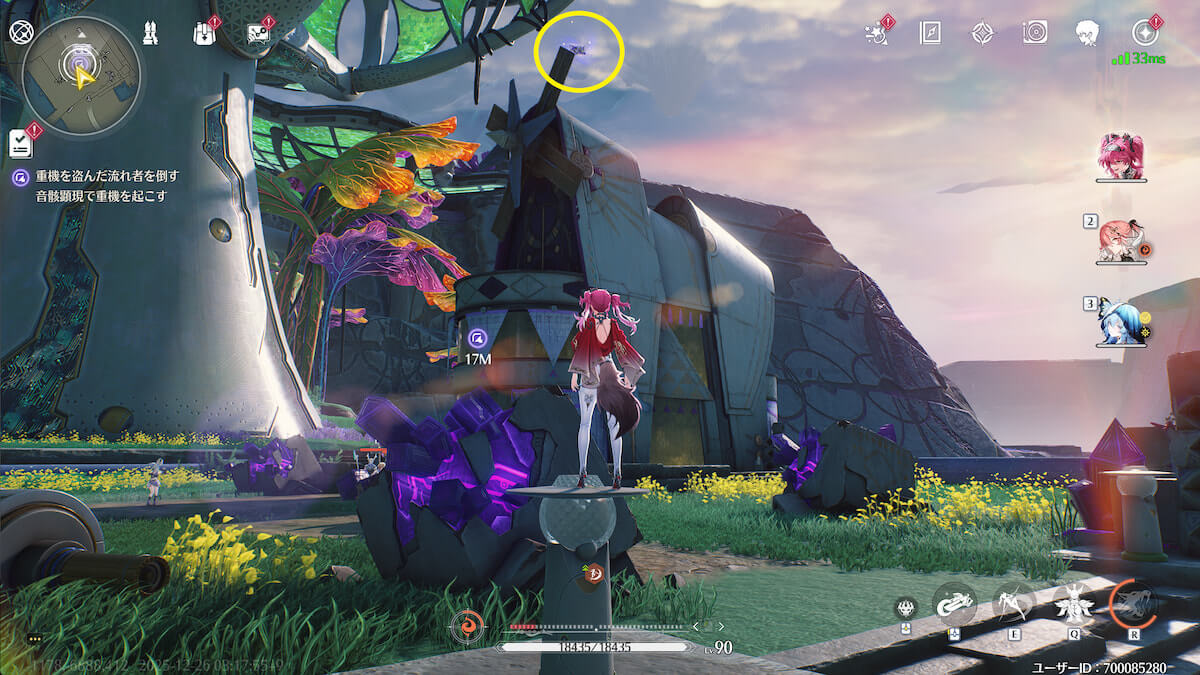Activate the E resonance skill icon

pyautogui.click(x=1014, y=604)
